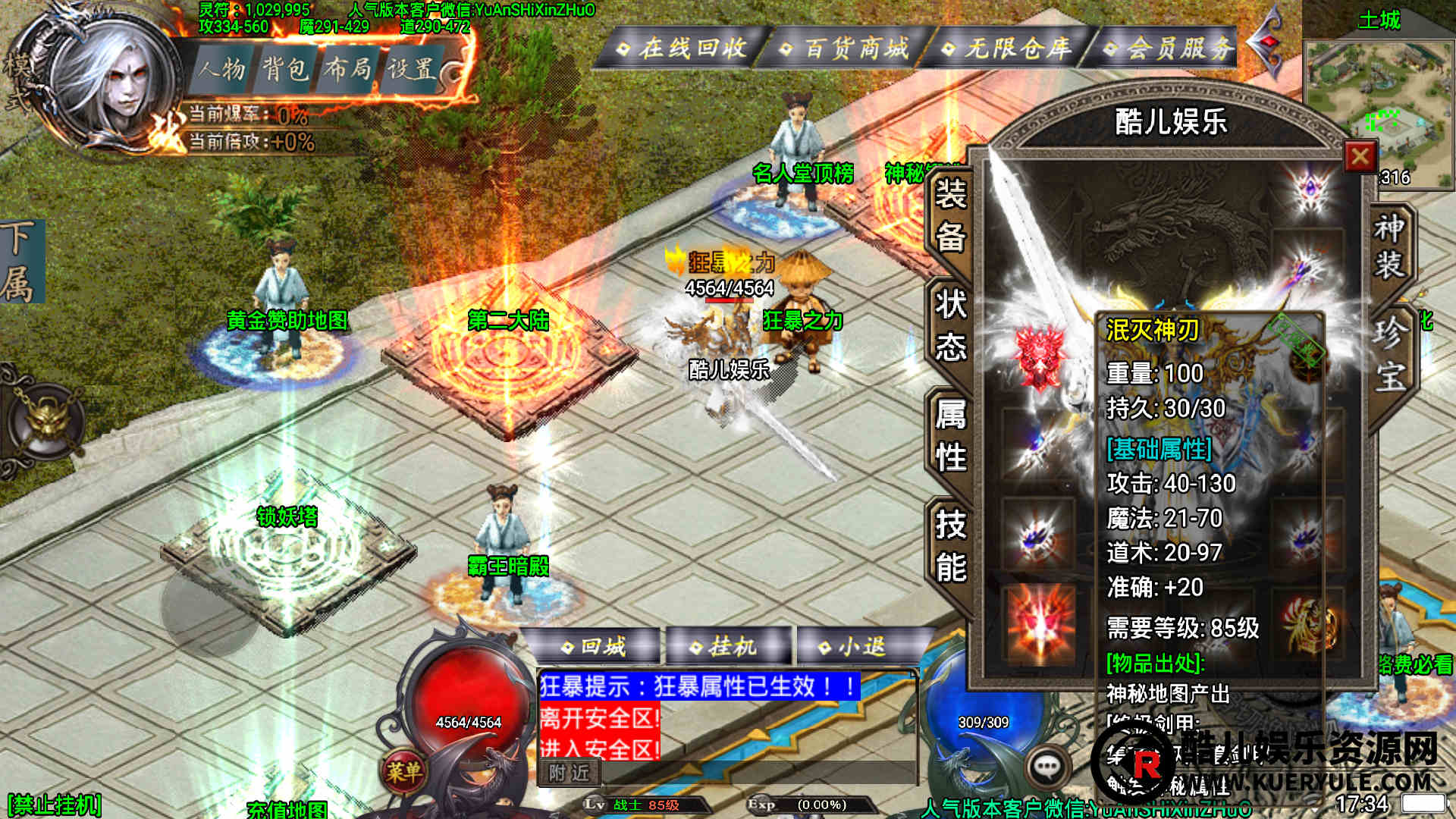Activate 挂机 auto-battle
1456x819 pixels.
click(726, 647)
